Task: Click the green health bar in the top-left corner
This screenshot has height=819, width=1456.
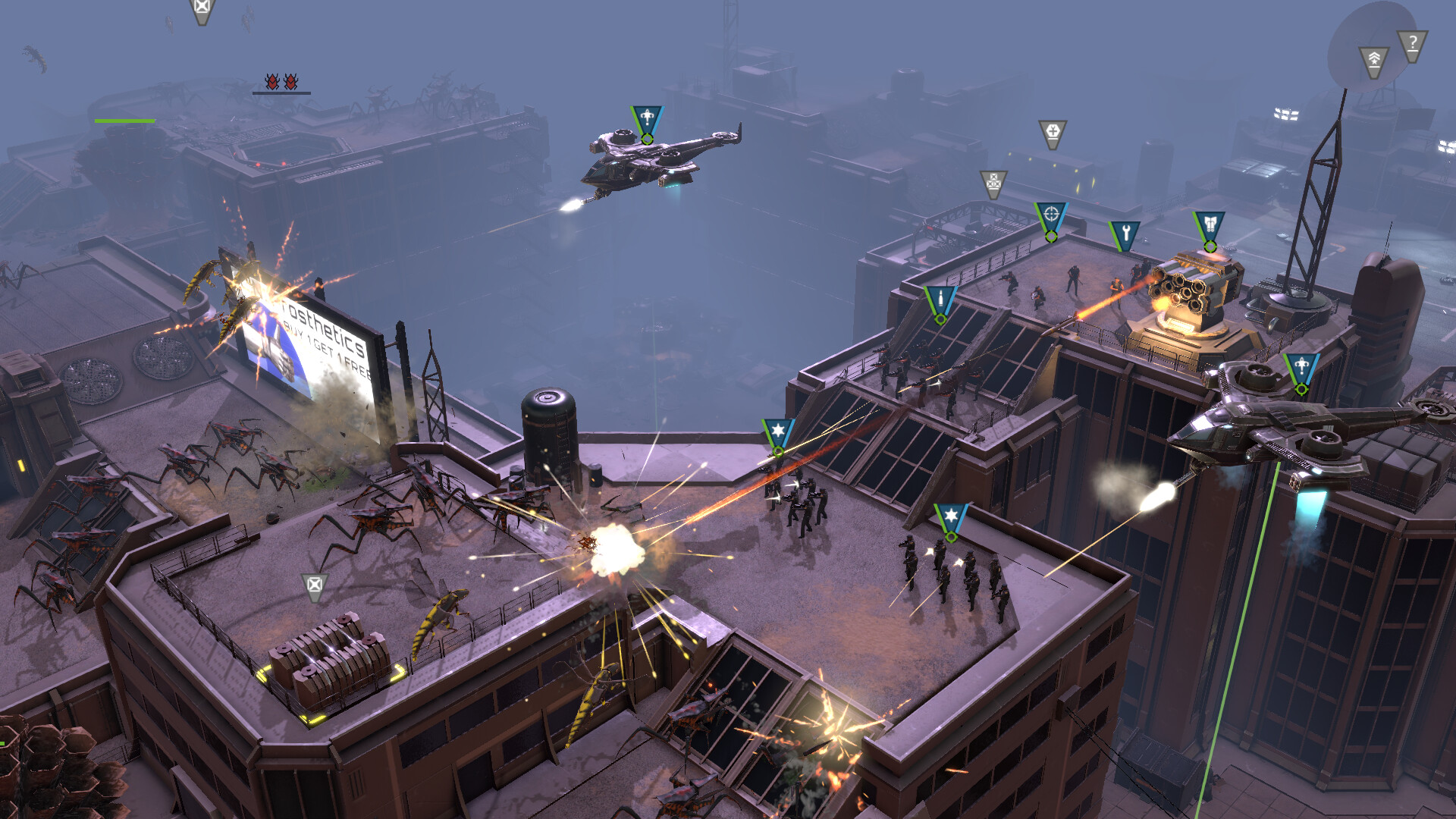Action: point(125,120)
